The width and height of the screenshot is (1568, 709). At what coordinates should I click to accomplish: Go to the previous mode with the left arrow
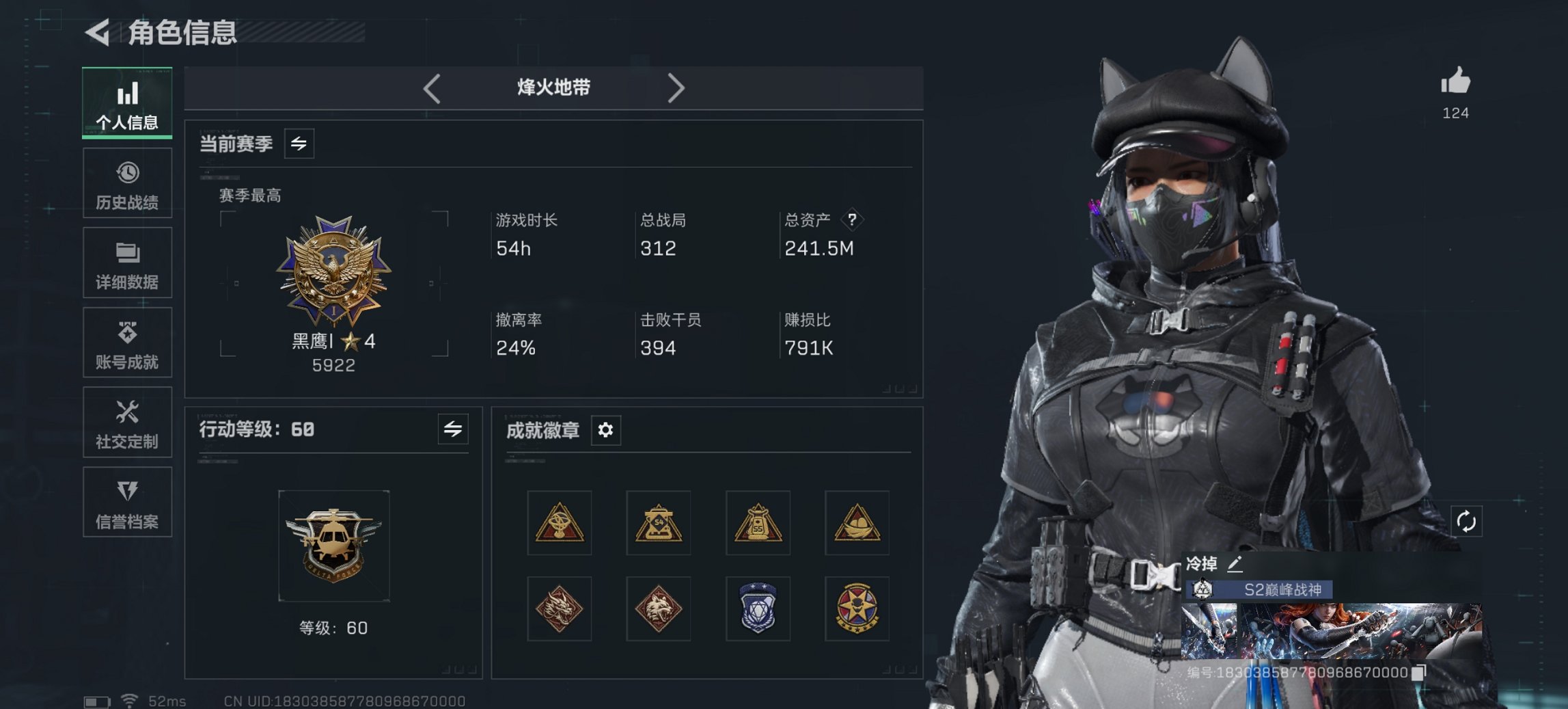(x=430, y=88)
